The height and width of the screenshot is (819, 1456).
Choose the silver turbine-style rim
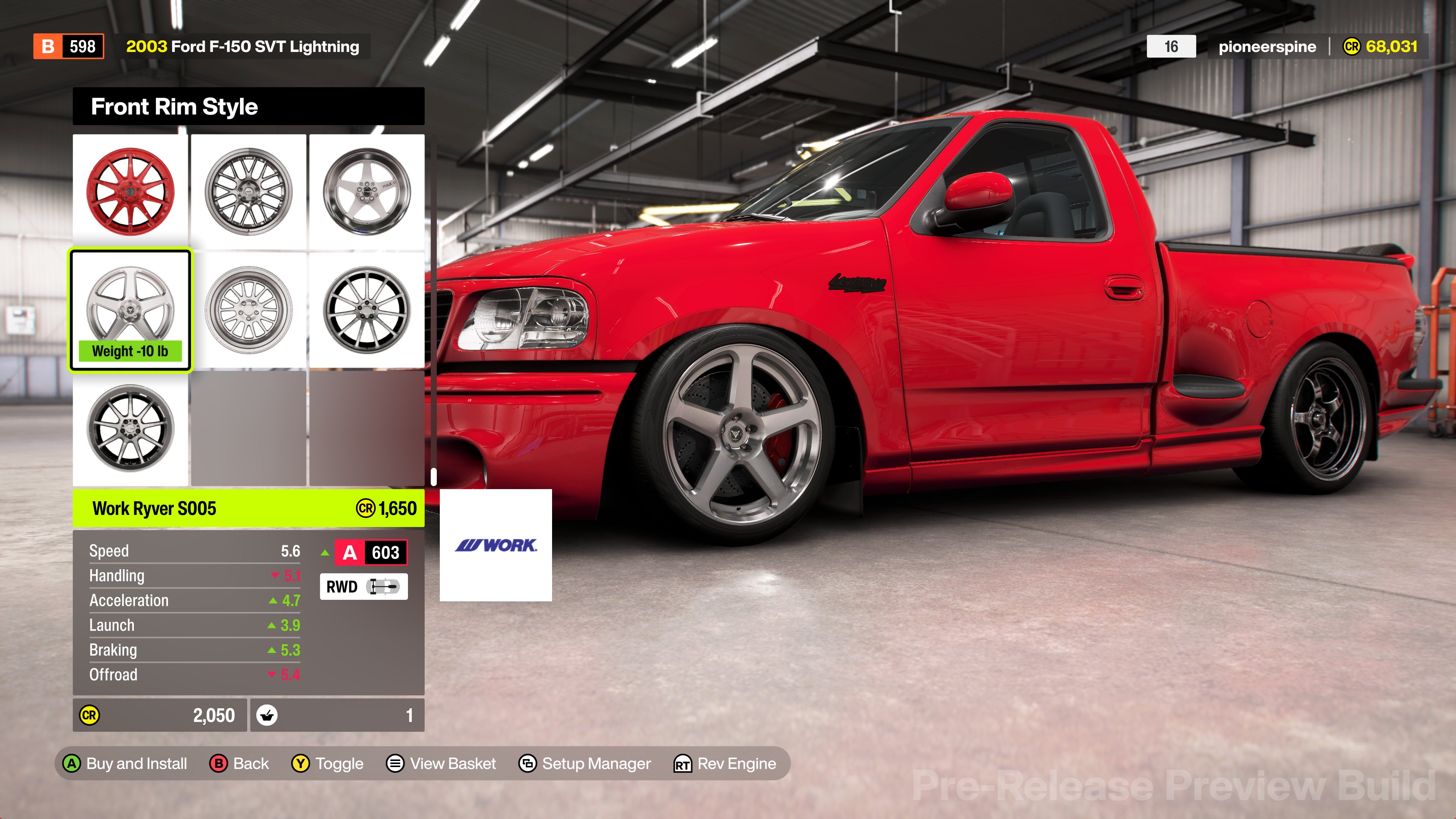pyautogui.click(x=249, y=310)
